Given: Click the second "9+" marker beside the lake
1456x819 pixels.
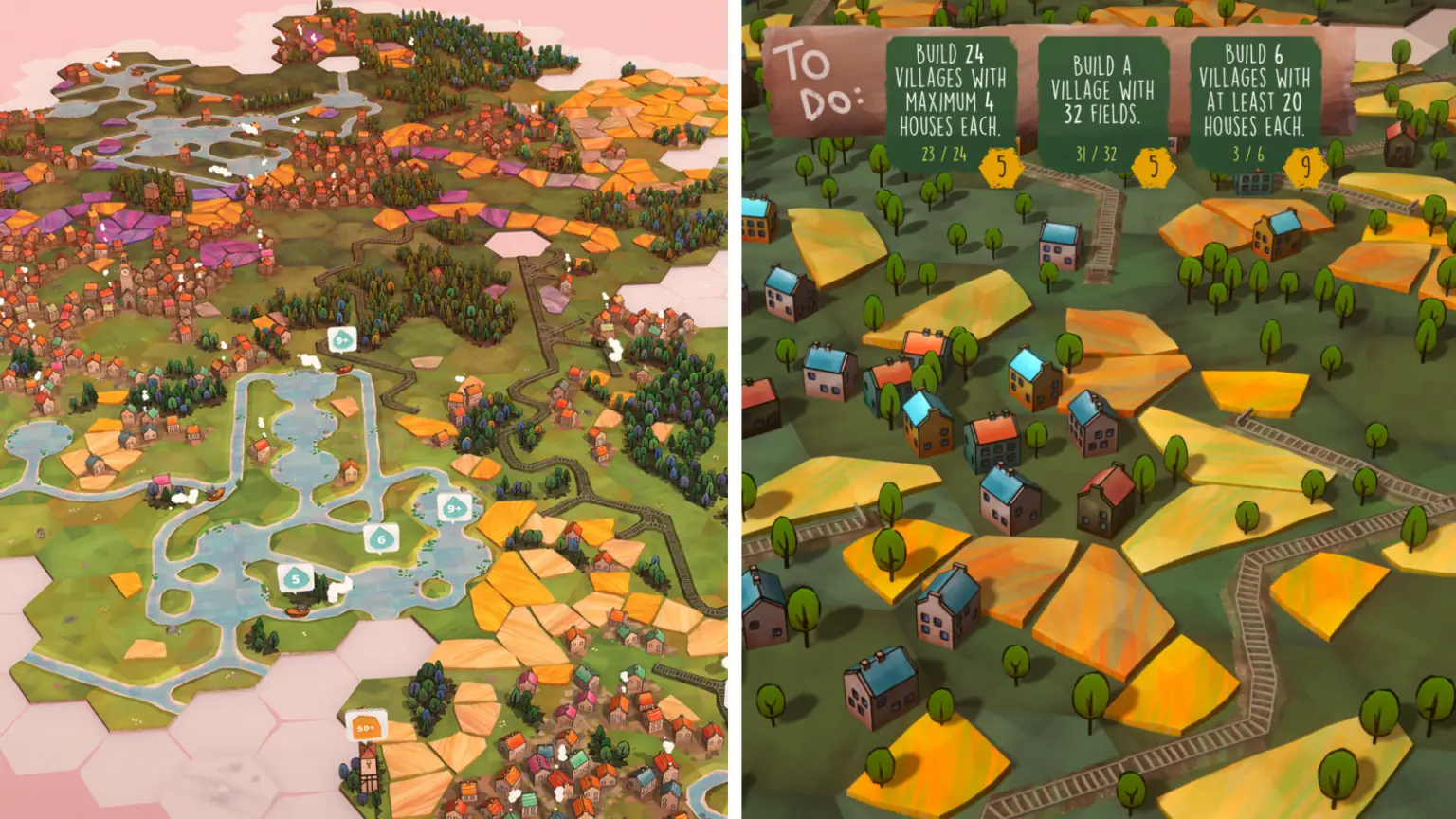Looking at the screenshot, I should point(454,509).
